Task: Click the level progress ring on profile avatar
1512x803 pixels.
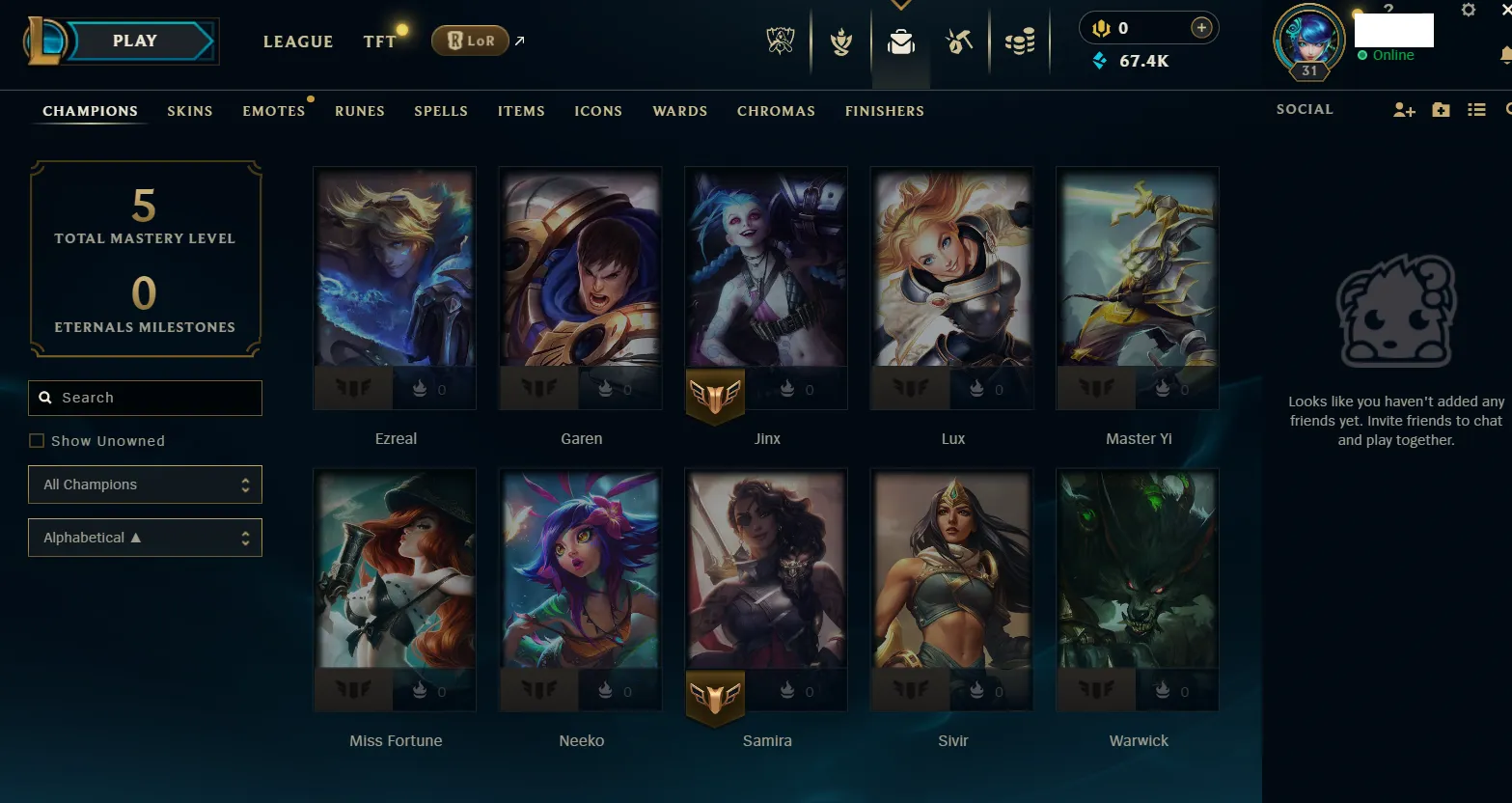Action: (x=1307, y=42)
